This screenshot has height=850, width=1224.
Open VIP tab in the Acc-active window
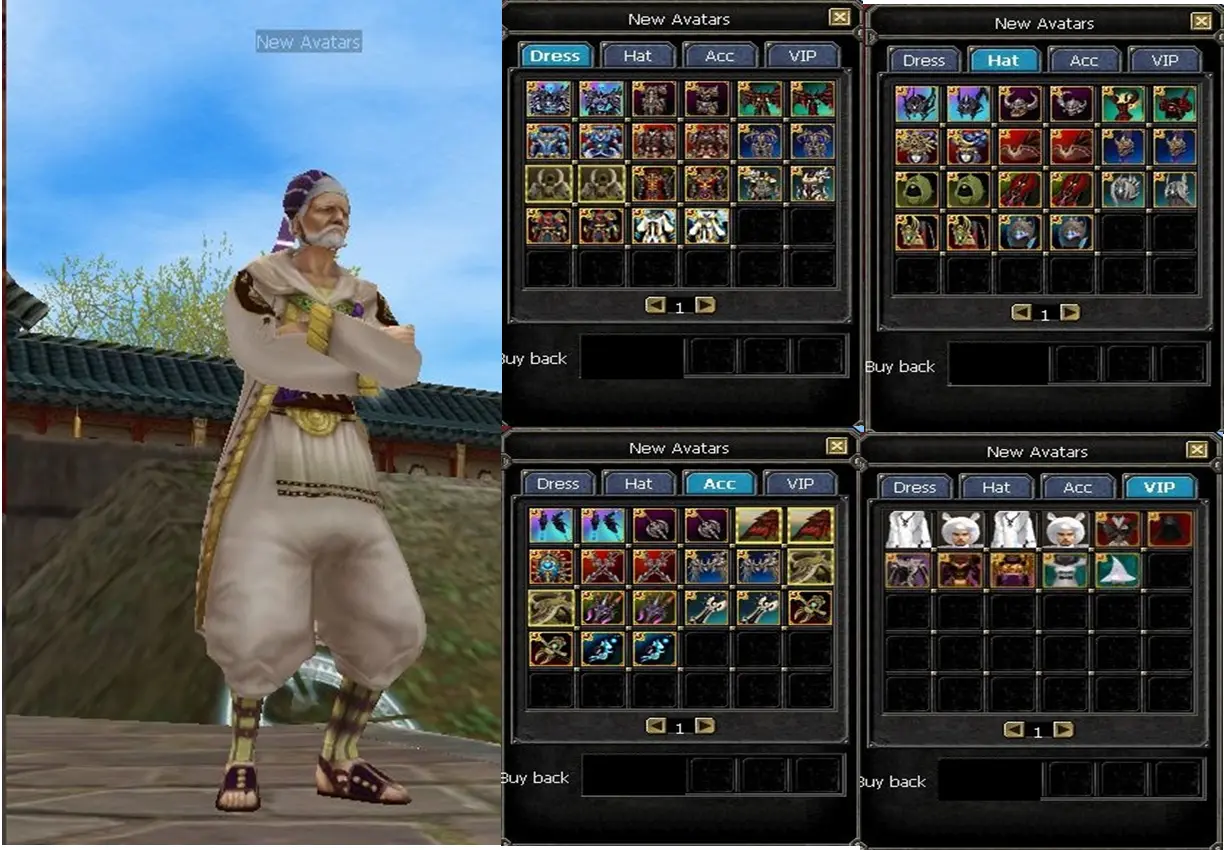[800, 484]
